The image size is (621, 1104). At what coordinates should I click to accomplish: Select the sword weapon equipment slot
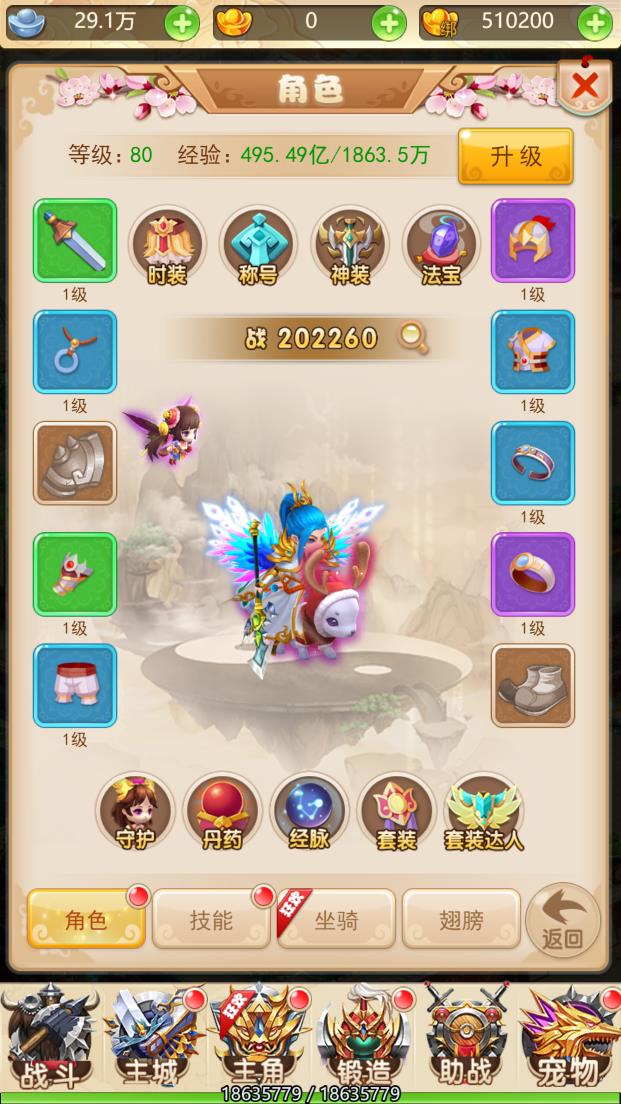point(75,241)
